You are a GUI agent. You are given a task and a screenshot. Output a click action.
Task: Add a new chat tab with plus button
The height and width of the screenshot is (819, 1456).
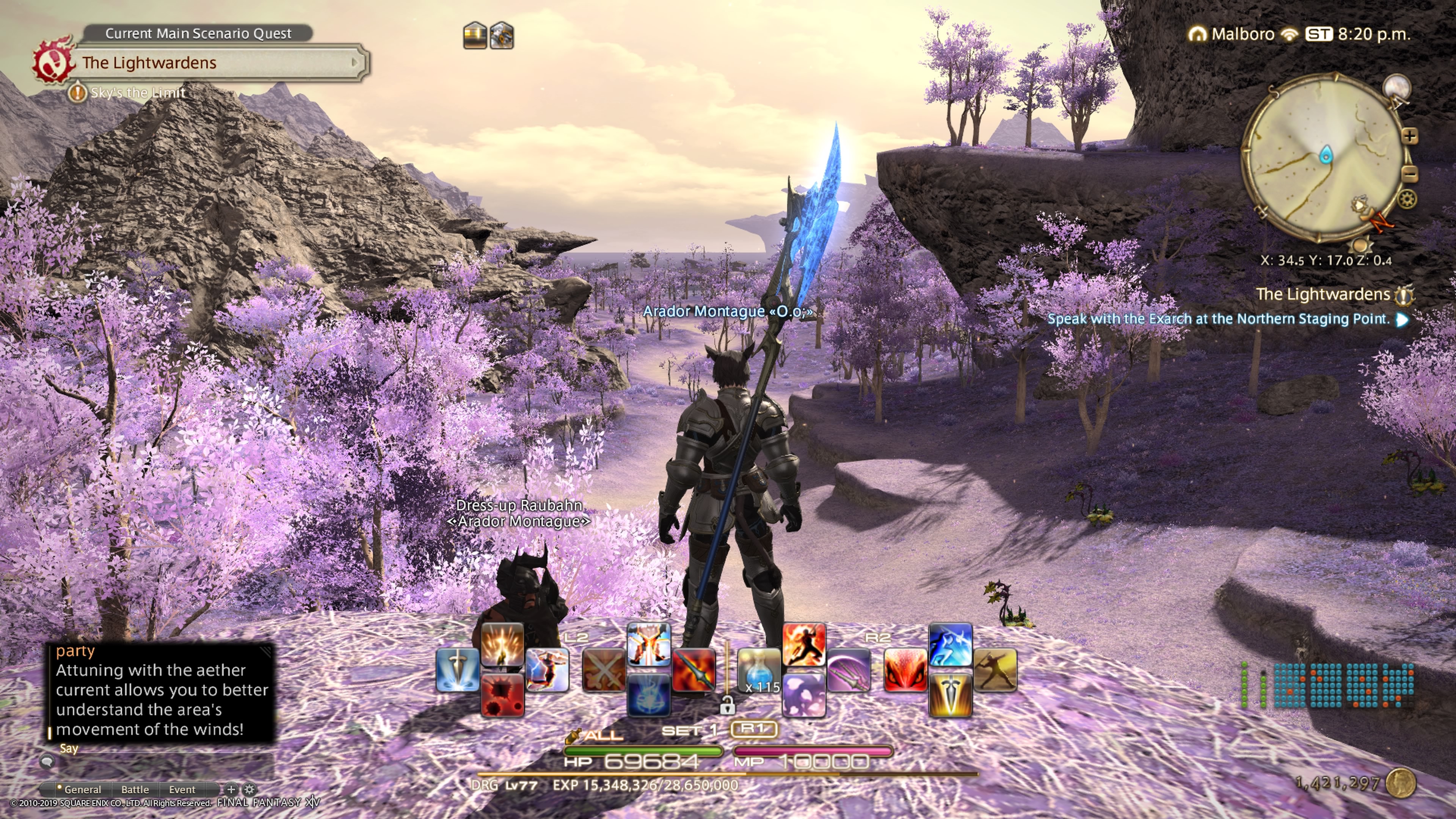pyautogui.click(x=231, y=789)
